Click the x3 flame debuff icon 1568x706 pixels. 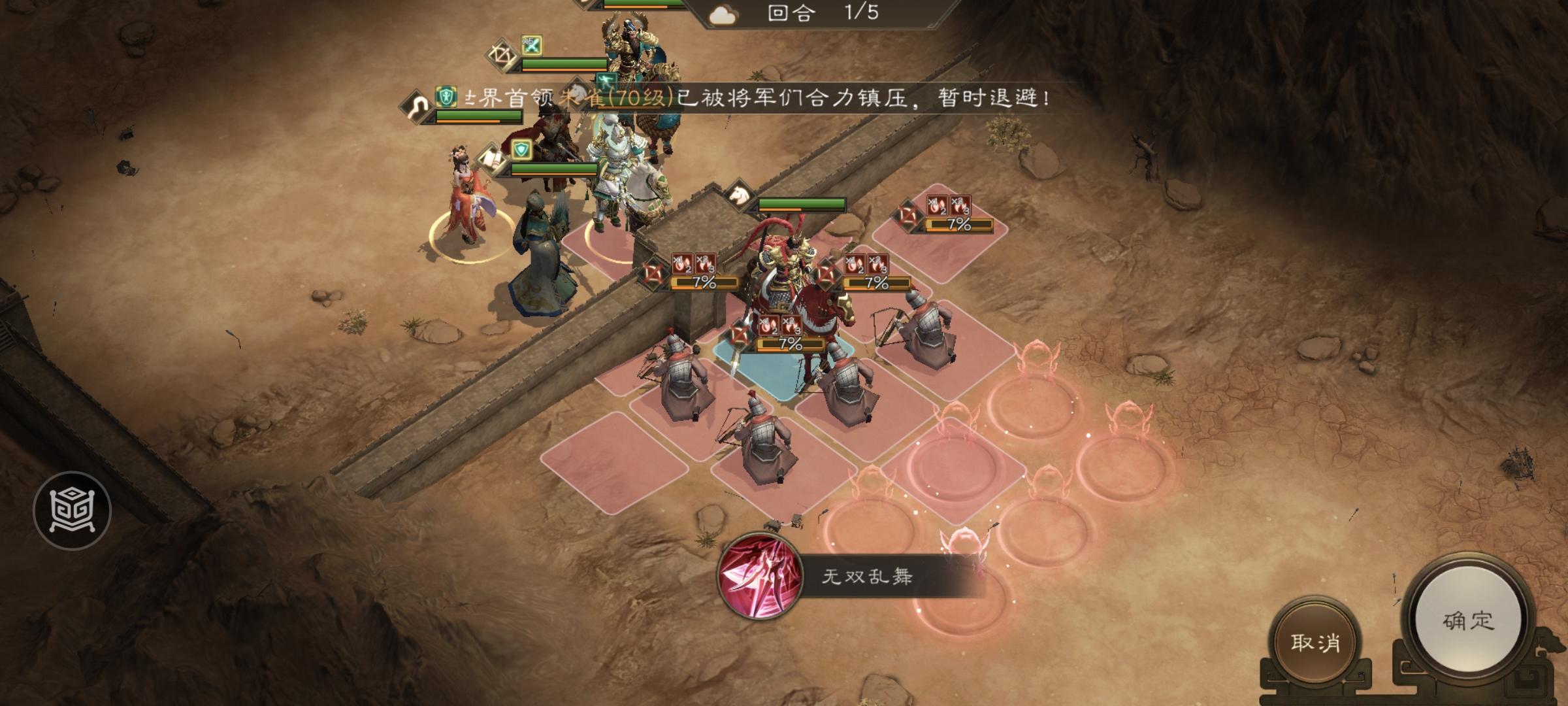791,326
